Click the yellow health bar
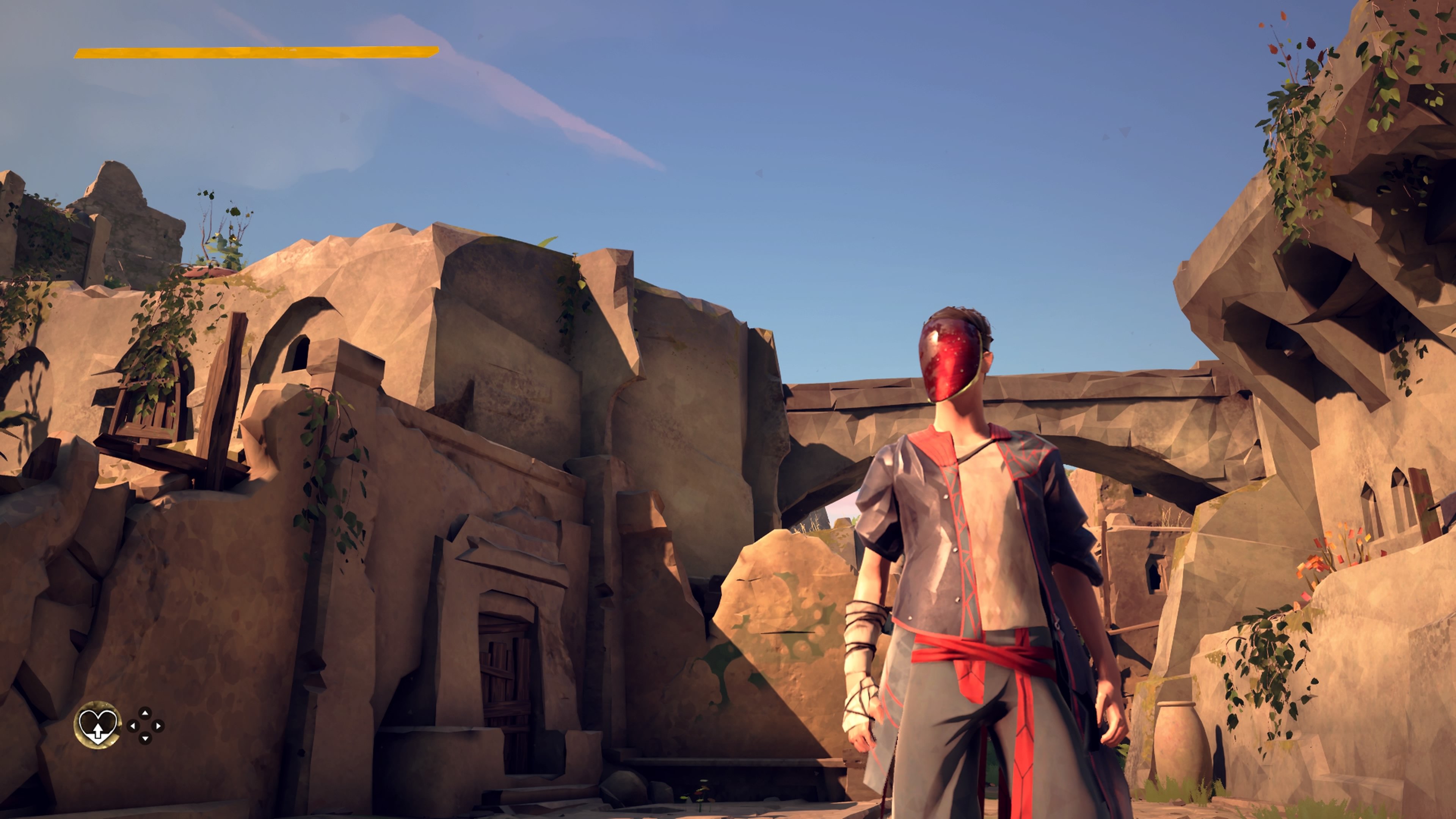This screenshot has height=819, width=1456. pos(254,53)
